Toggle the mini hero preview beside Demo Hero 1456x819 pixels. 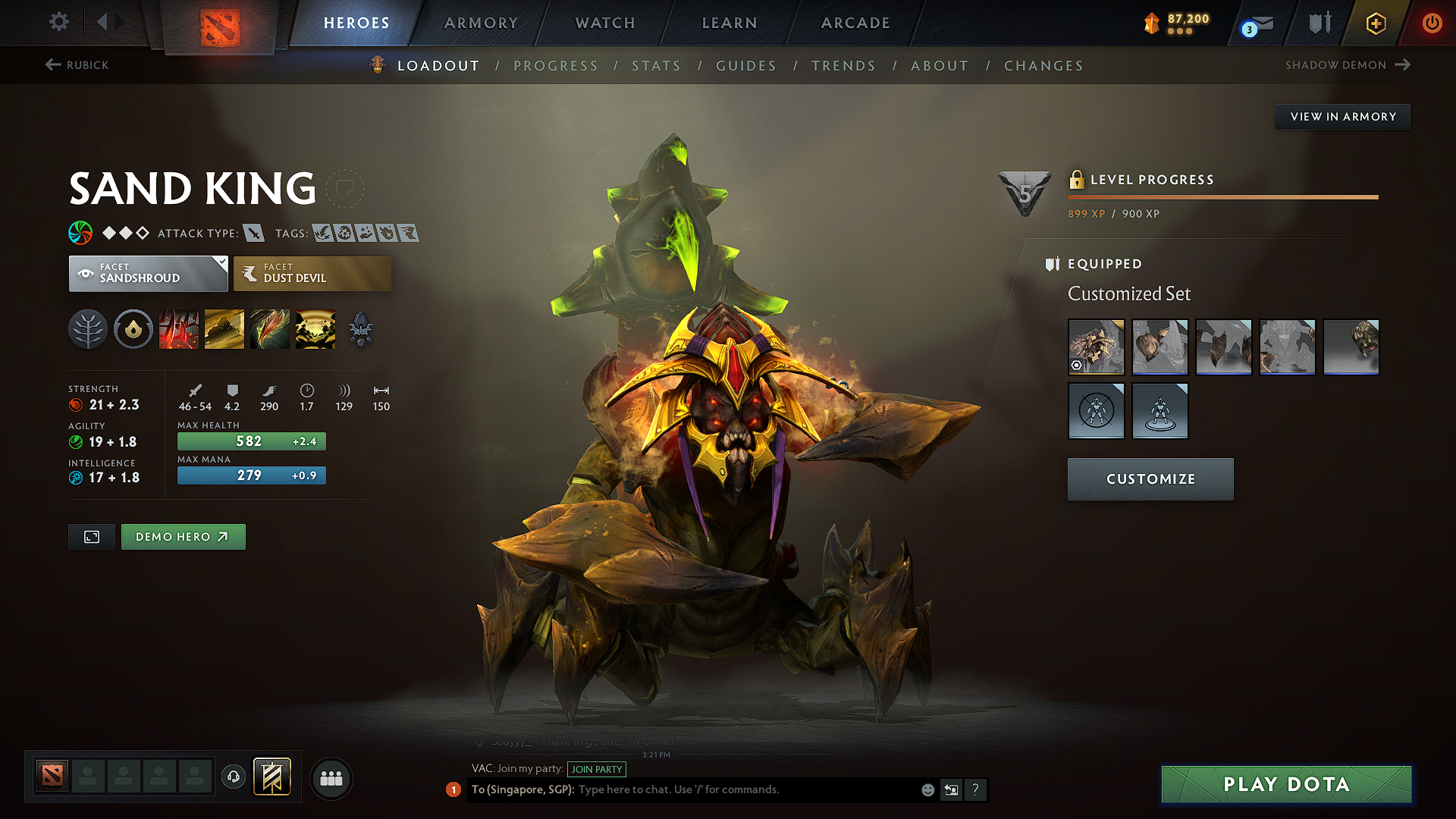click(x=91, y=536)
